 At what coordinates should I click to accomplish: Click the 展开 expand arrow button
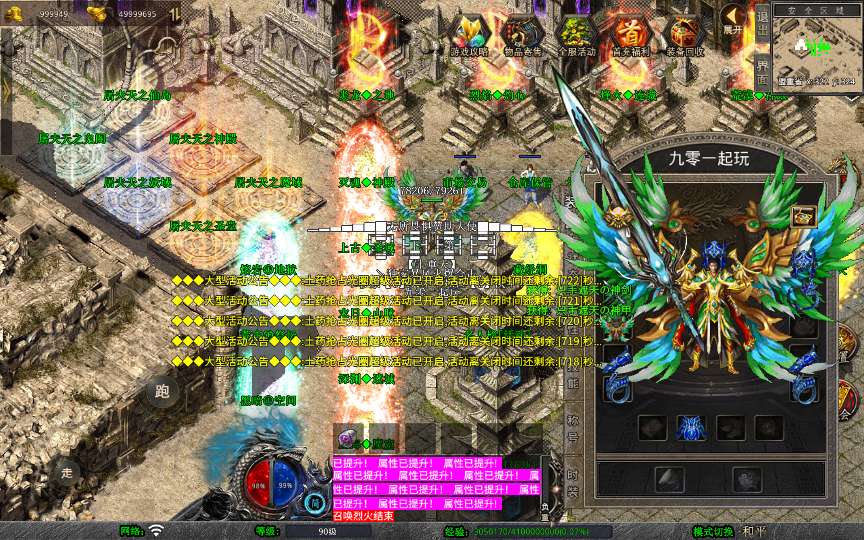click(734, 22)
